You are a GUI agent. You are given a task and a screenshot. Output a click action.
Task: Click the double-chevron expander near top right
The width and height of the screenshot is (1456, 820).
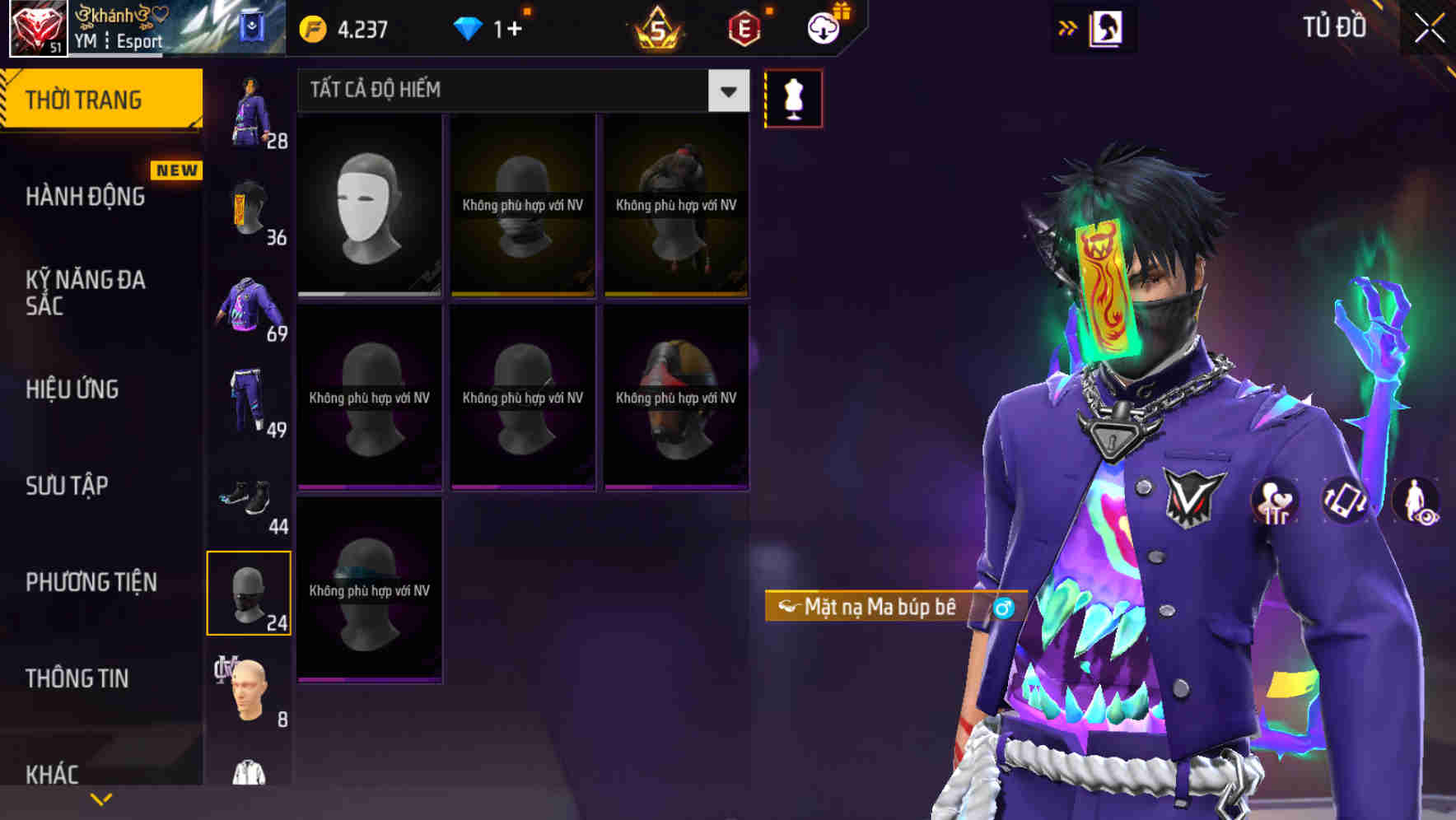coord(1066,27)
